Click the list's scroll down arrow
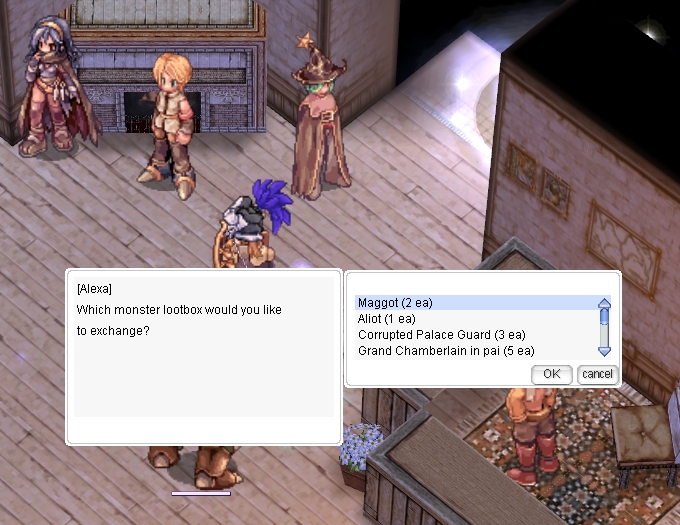The width and height of the screenshot is (680, 525). click(604, 351)
